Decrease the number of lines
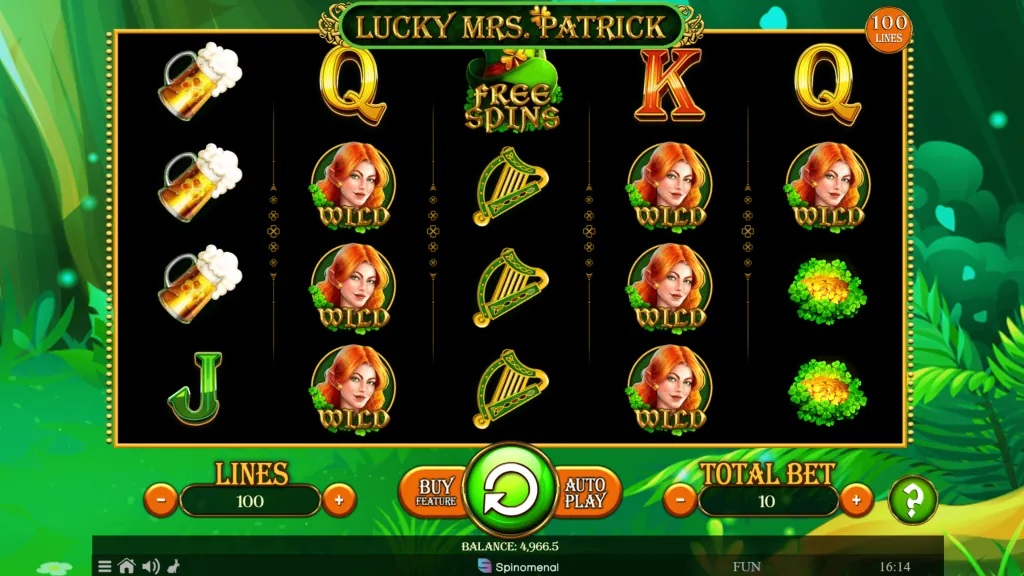Screen dimensions: 1024x576 click(x=160, y=499)
